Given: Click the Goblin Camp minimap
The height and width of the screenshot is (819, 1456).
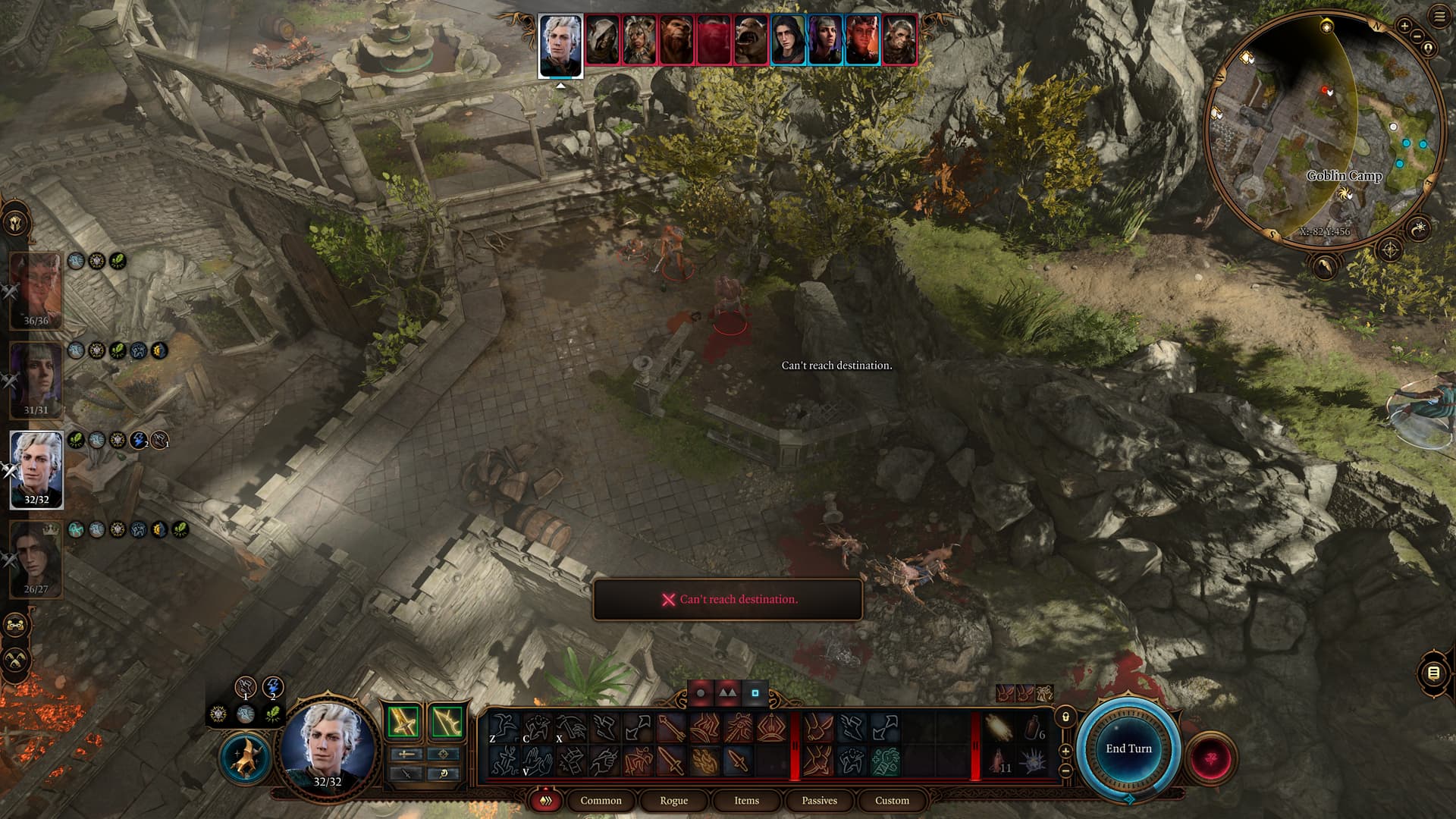Looking at the screenshot, I should coord(1323,129).
